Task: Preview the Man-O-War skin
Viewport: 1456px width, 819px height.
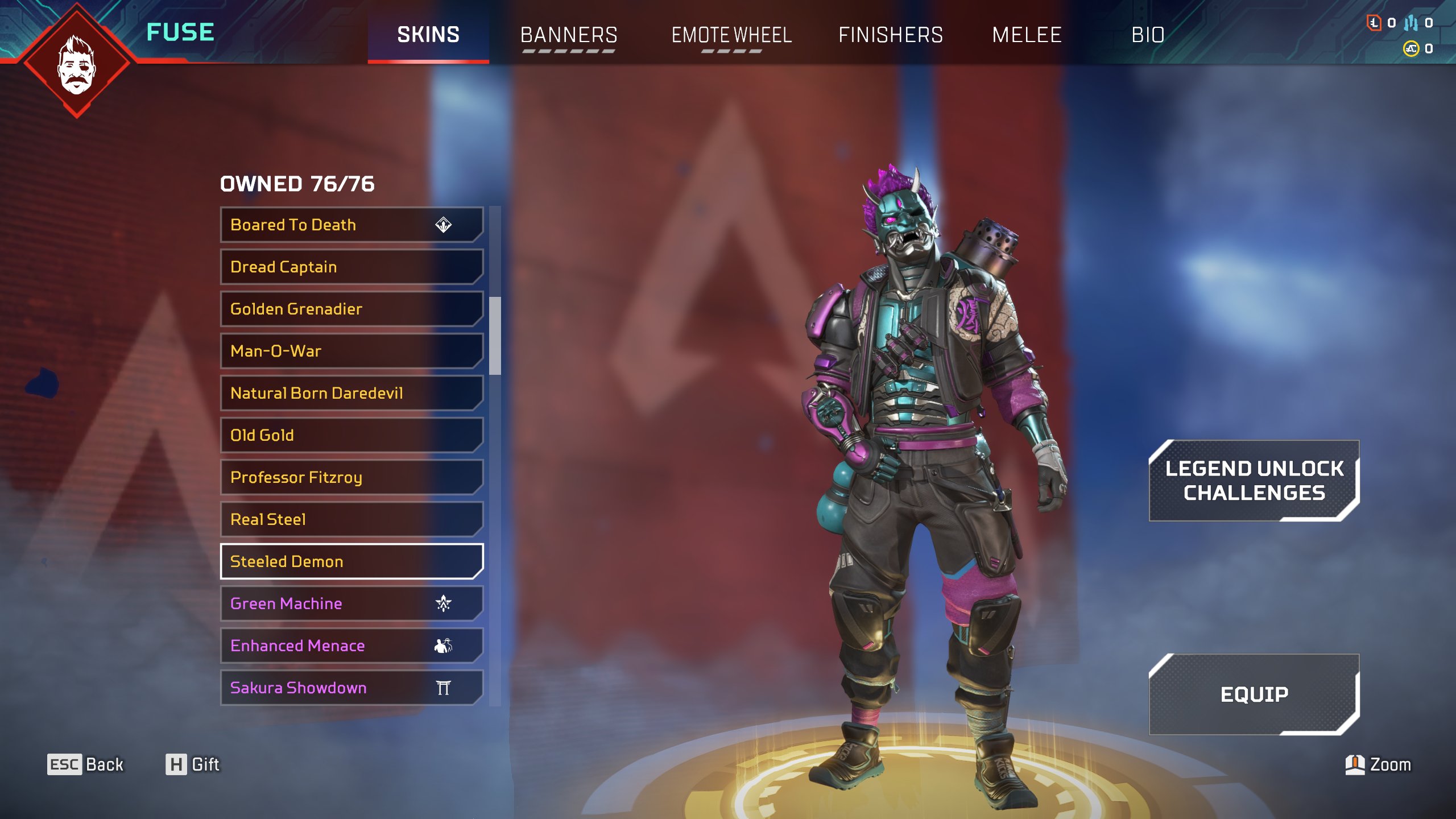Action: pos(351,351)
